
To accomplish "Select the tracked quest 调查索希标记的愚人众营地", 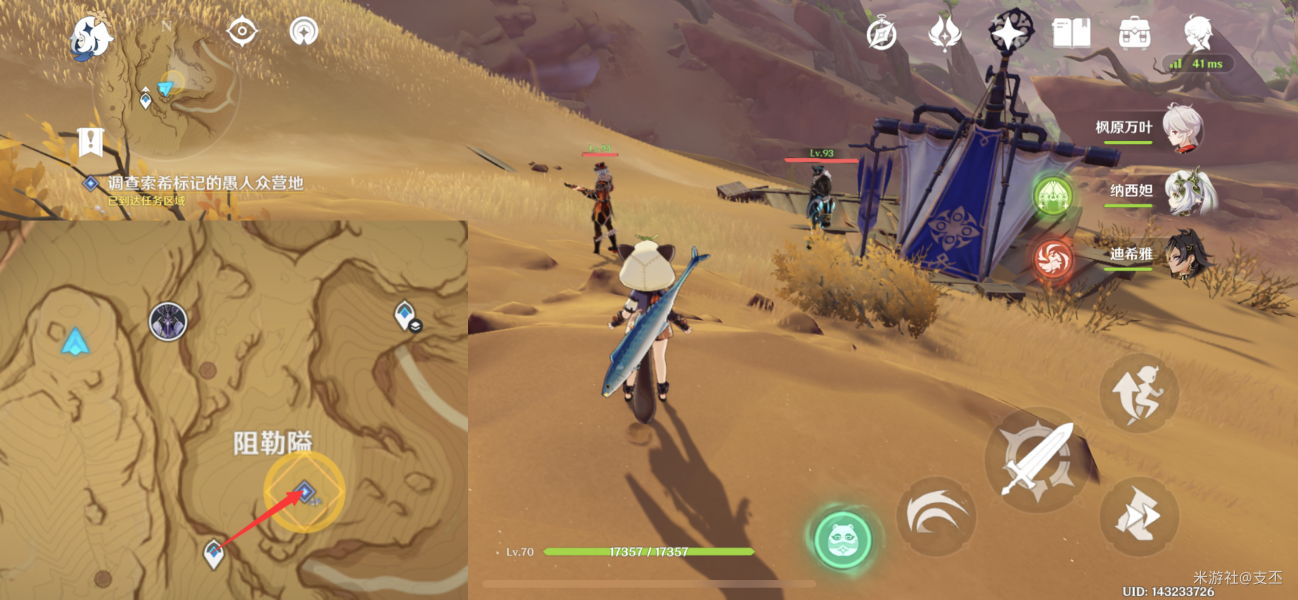I will [x=205, y=183].
